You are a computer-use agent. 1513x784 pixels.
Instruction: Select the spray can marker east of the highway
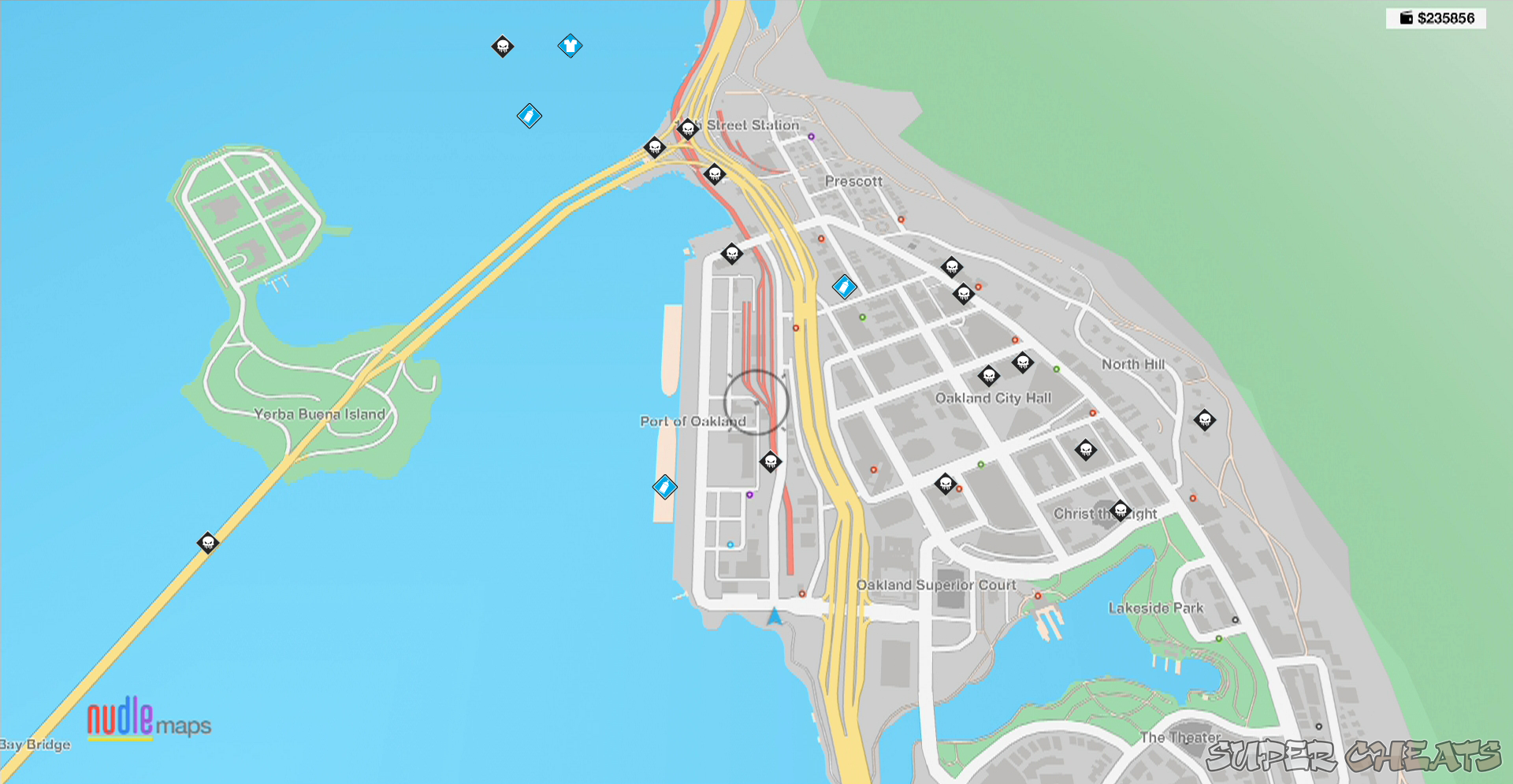click(845, 287)
